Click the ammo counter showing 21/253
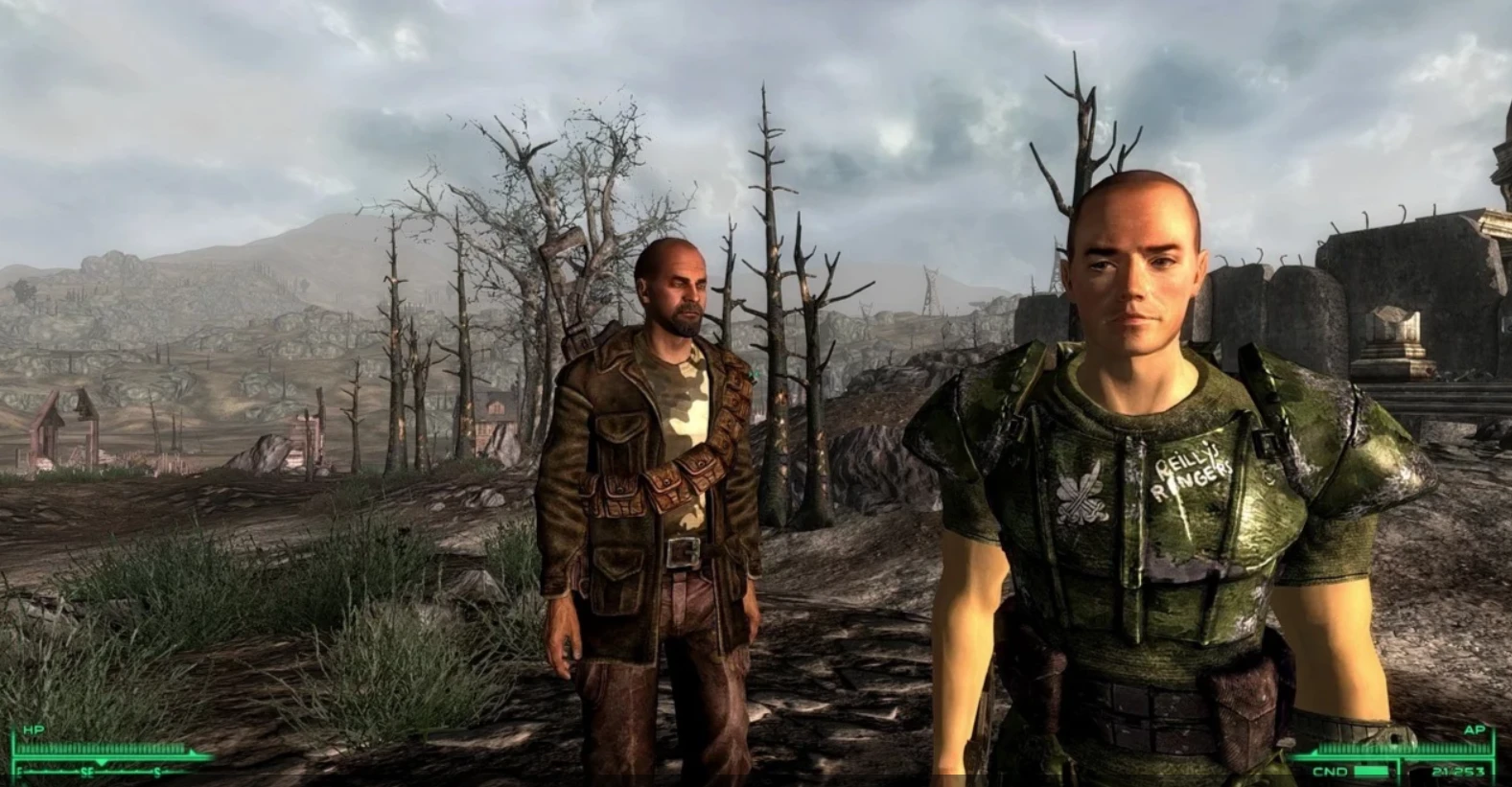 point(1458,771)
